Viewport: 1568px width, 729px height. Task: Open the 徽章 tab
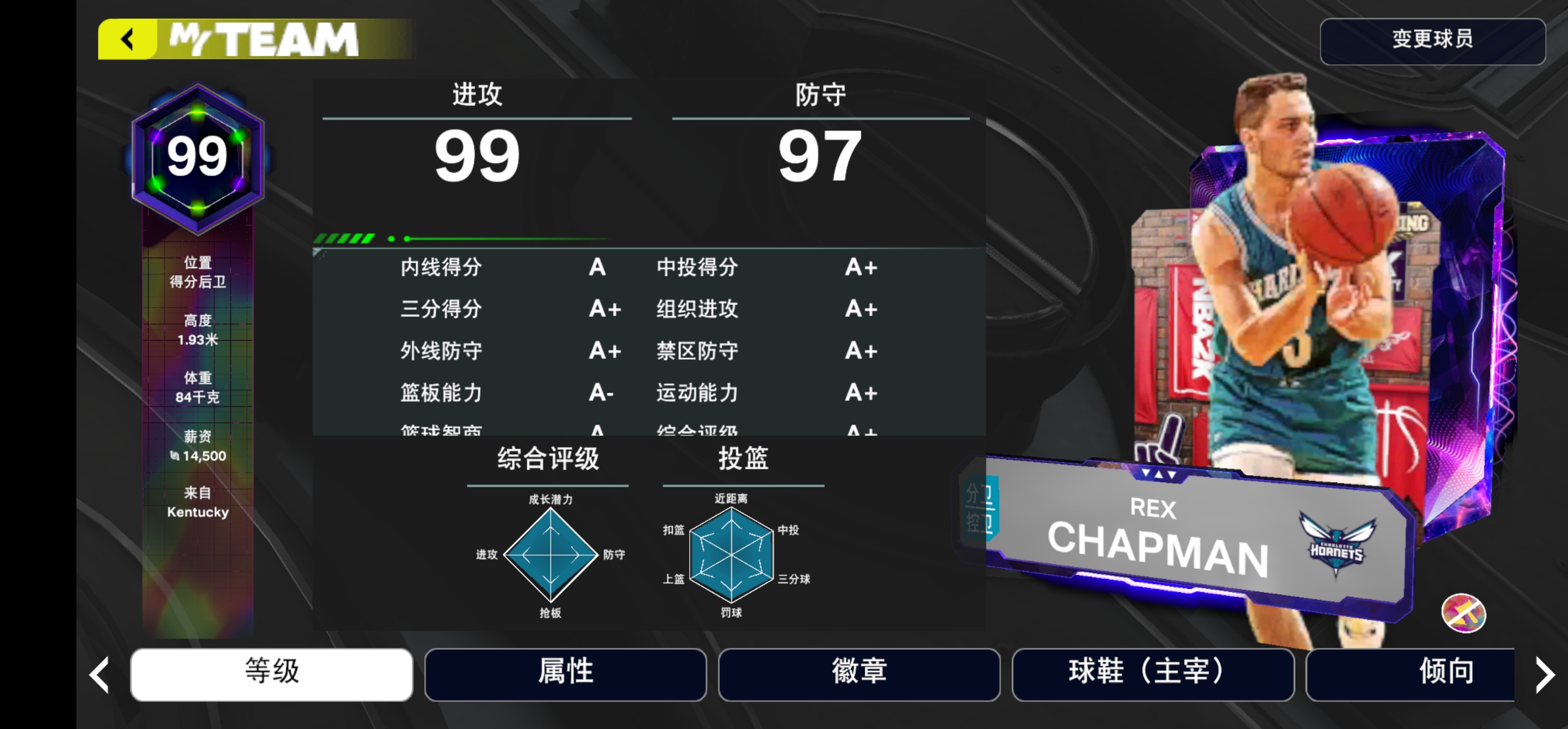coord(859,673)
